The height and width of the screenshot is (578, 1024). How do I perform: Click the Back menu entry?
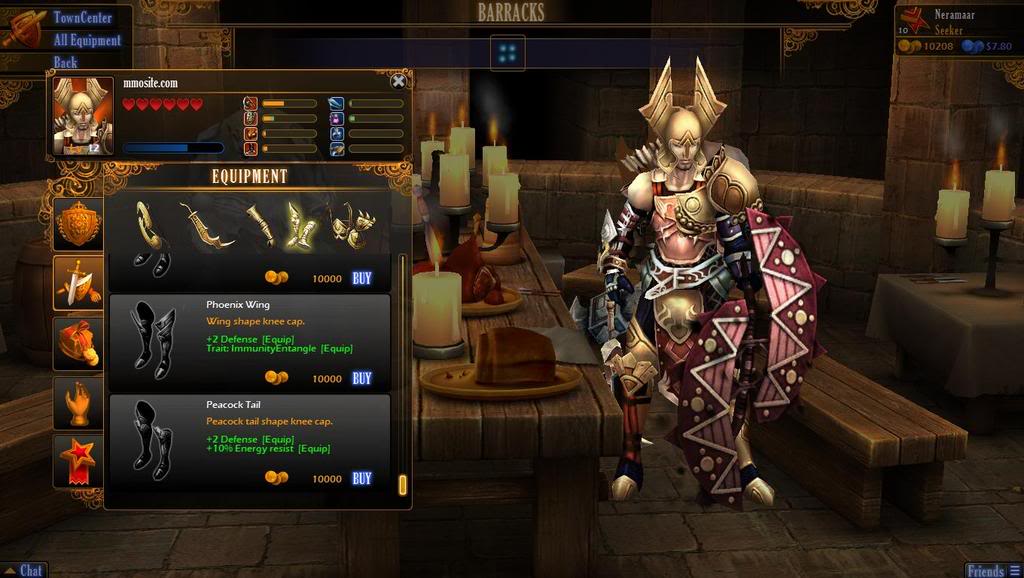[x=66, y=62]
